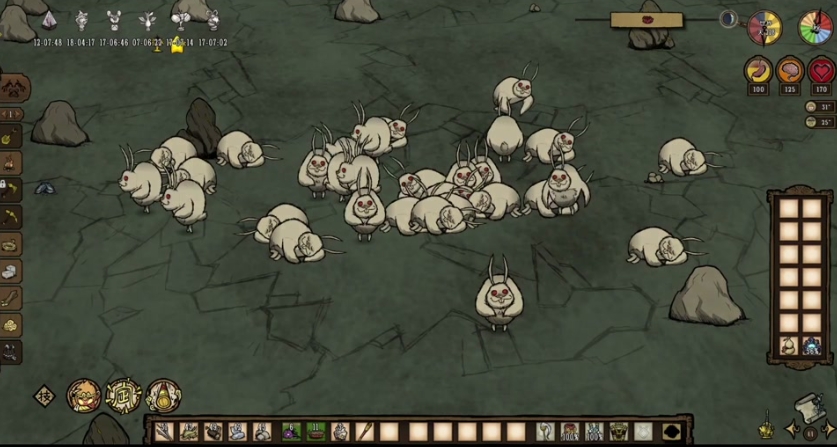Click the lips banner at top
The height and width of the screenshot is (447, 837).
pyautogui.click(x=646, y=19)
